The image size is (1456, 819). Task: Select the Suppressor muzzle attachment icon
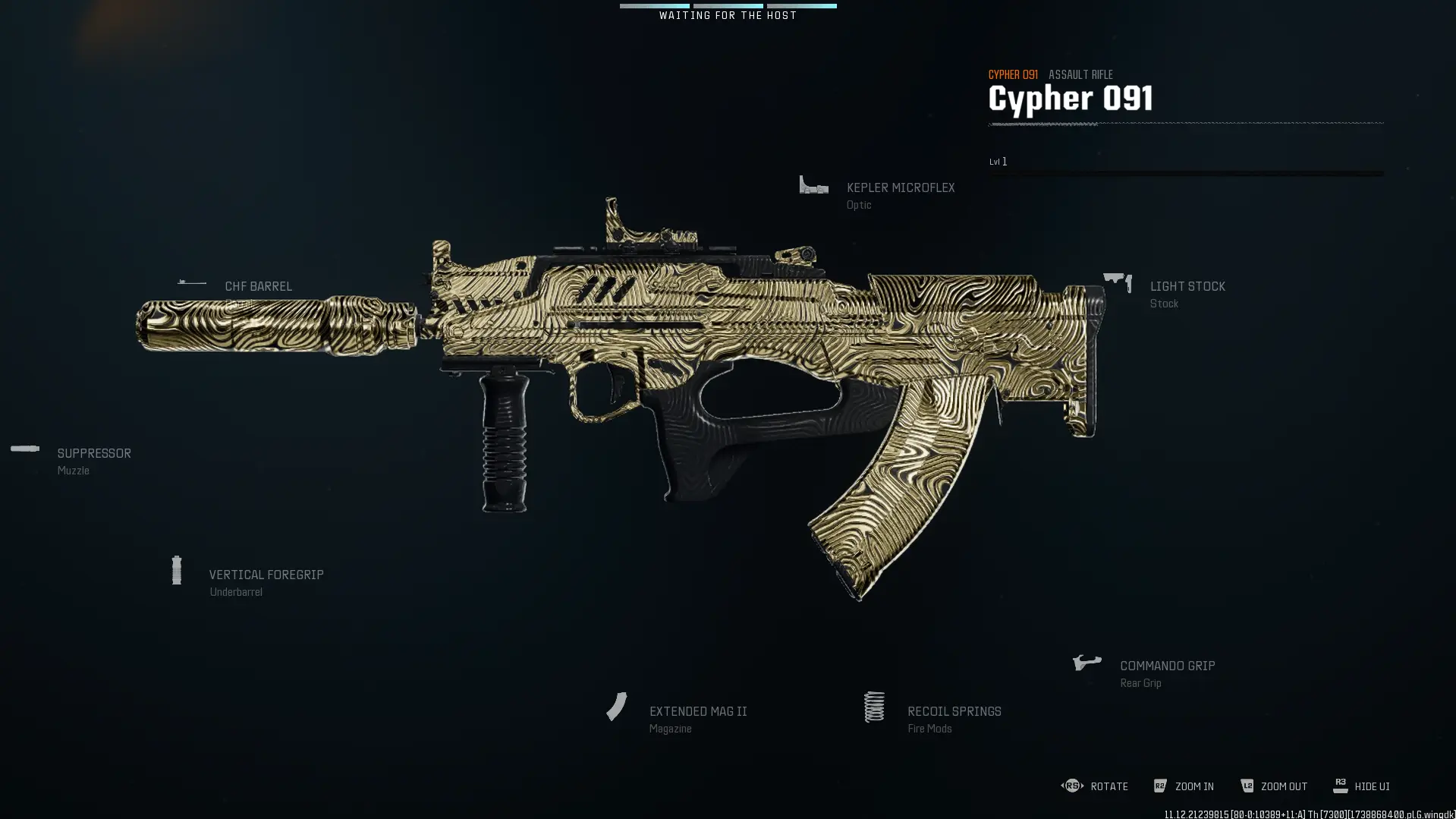pyautogui.click(x=25, y=449)
